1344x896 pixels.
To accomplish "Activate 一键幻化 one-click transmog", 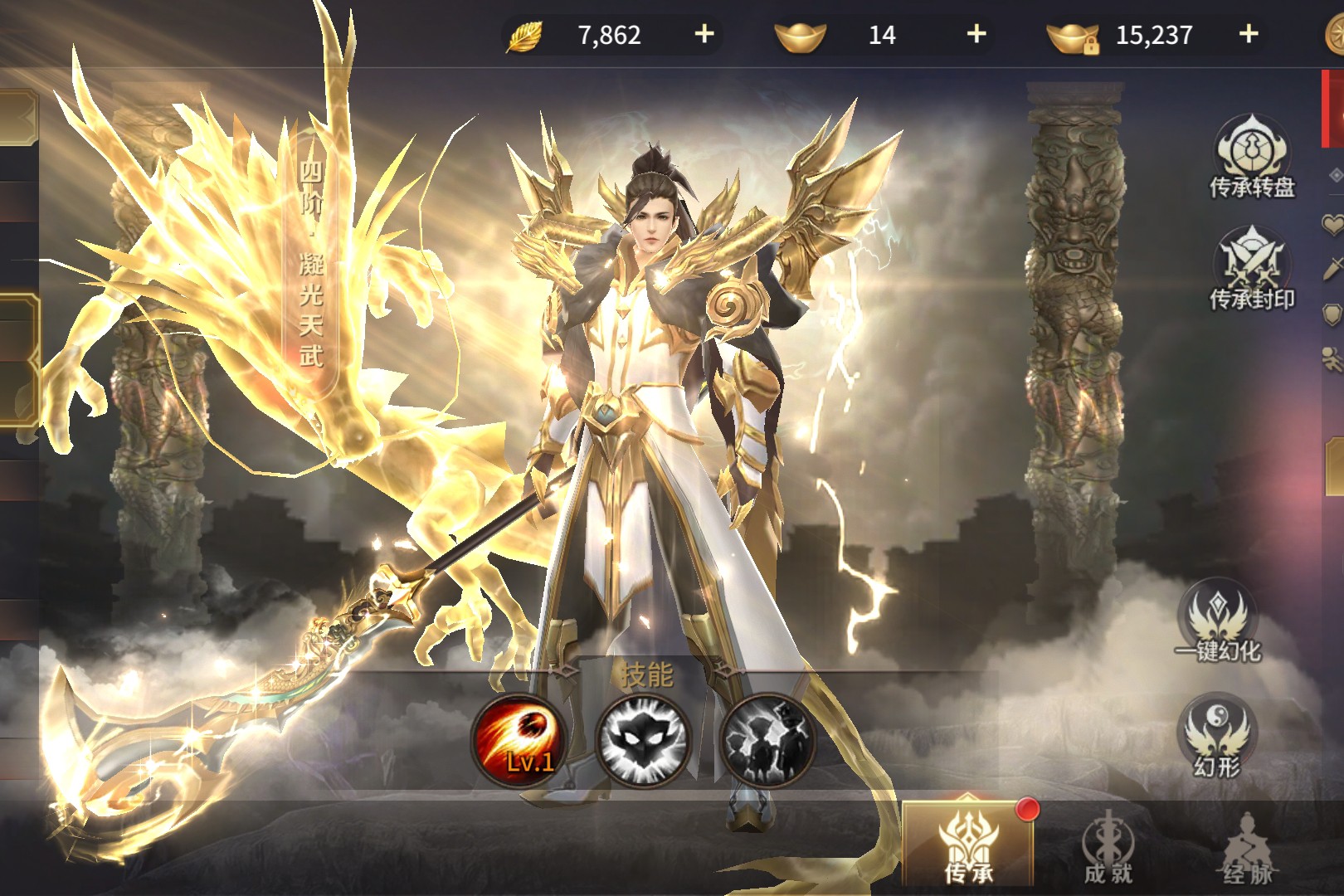I will (x=1217, y=622).
